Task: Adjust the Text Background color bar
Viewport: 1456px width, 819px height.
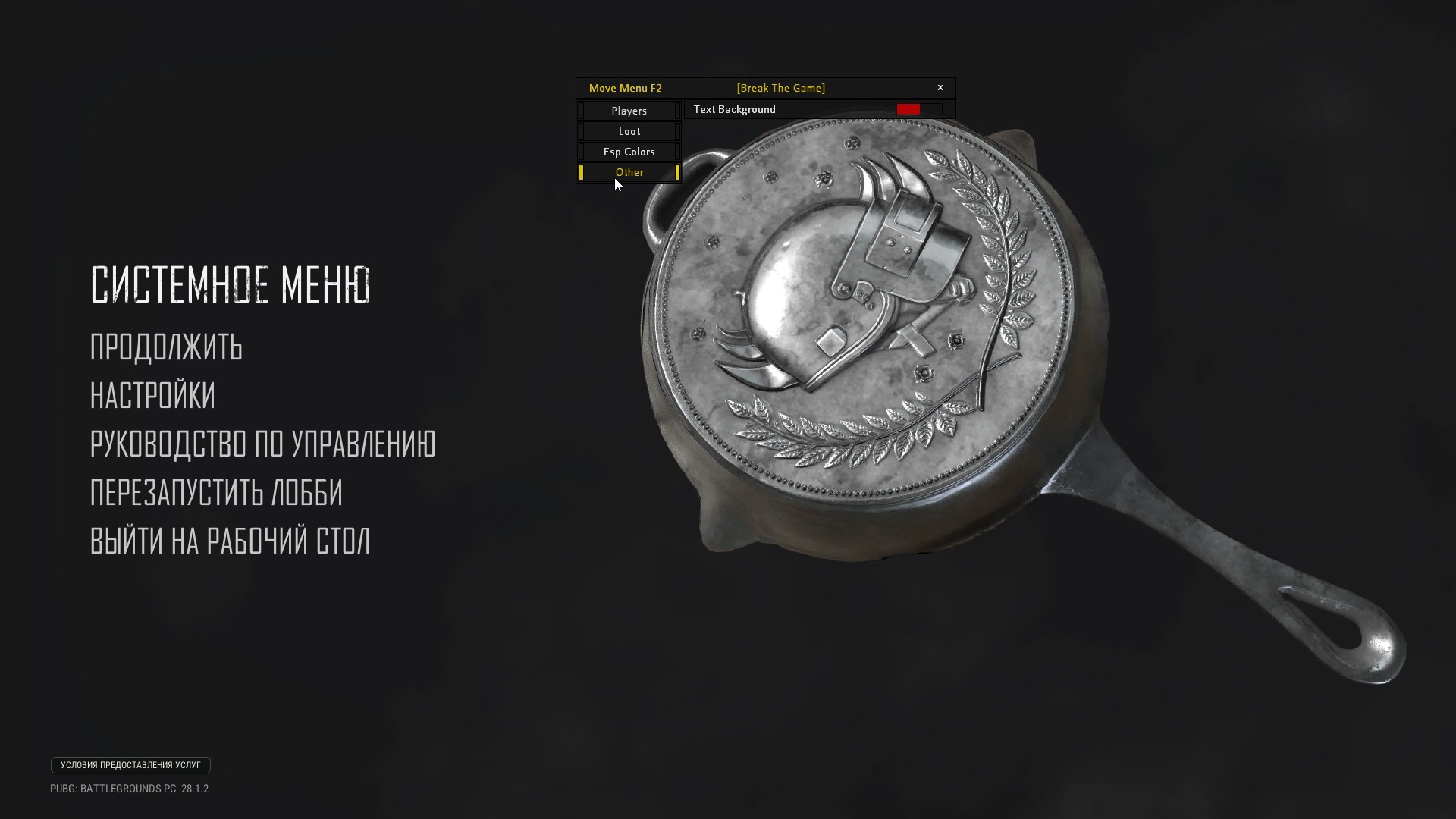Action: 919,108
